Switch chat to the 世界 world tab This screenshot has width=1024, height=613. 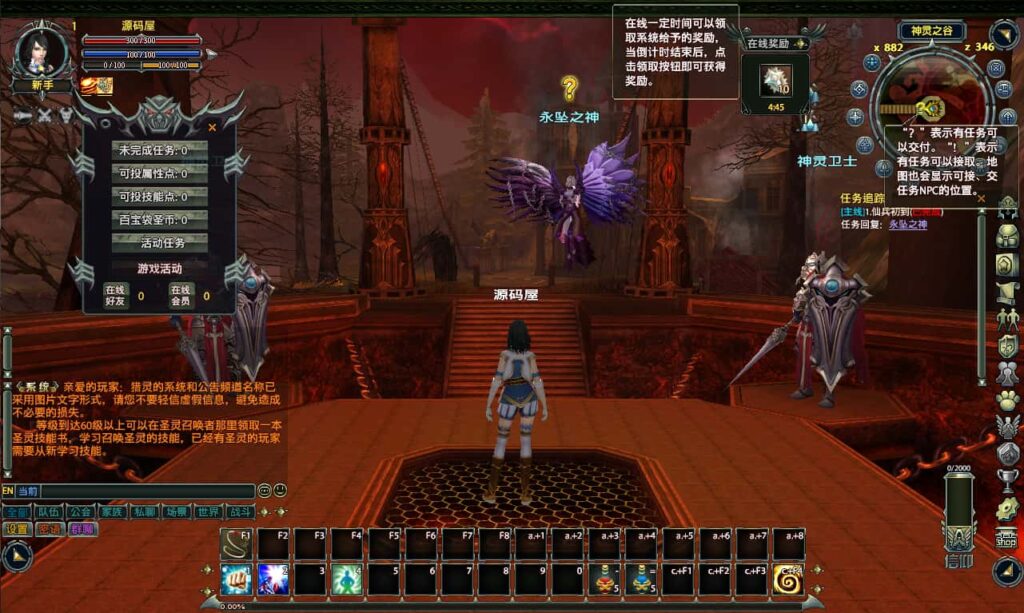coord(208,511)
